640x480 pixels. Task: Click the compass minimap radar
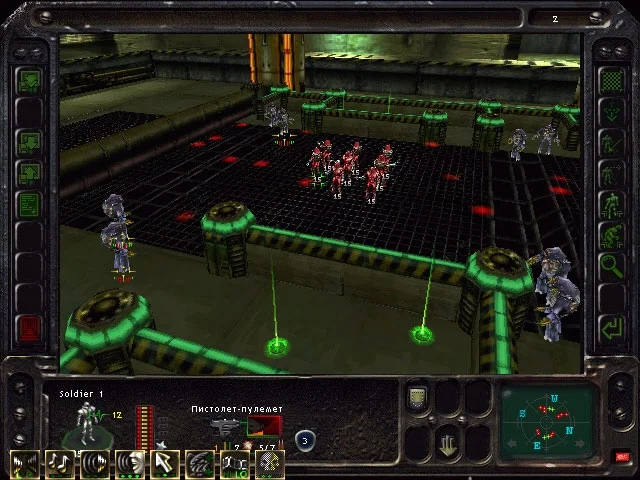point(547,420)
